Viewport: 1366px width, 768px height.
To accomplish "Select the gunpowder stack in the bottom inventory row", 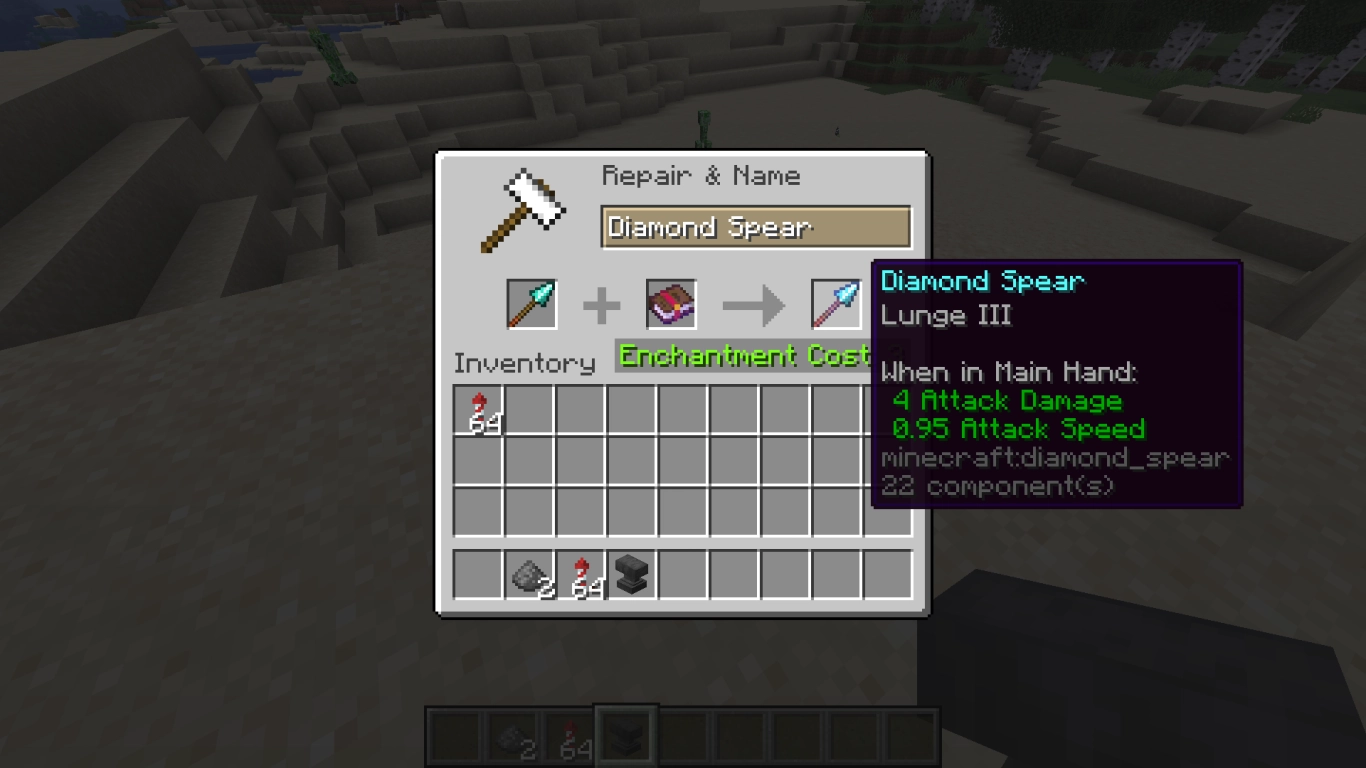I will pos(528,575).
